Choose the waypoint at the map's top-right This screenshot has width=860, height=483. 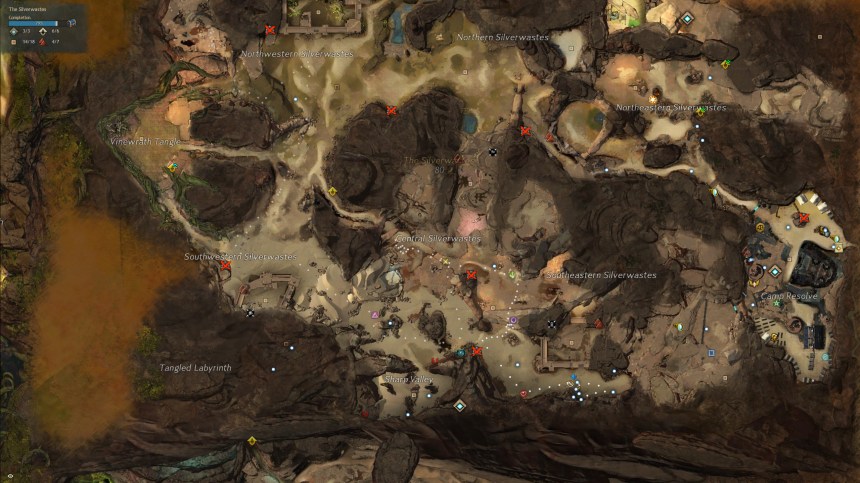(686, 19)
